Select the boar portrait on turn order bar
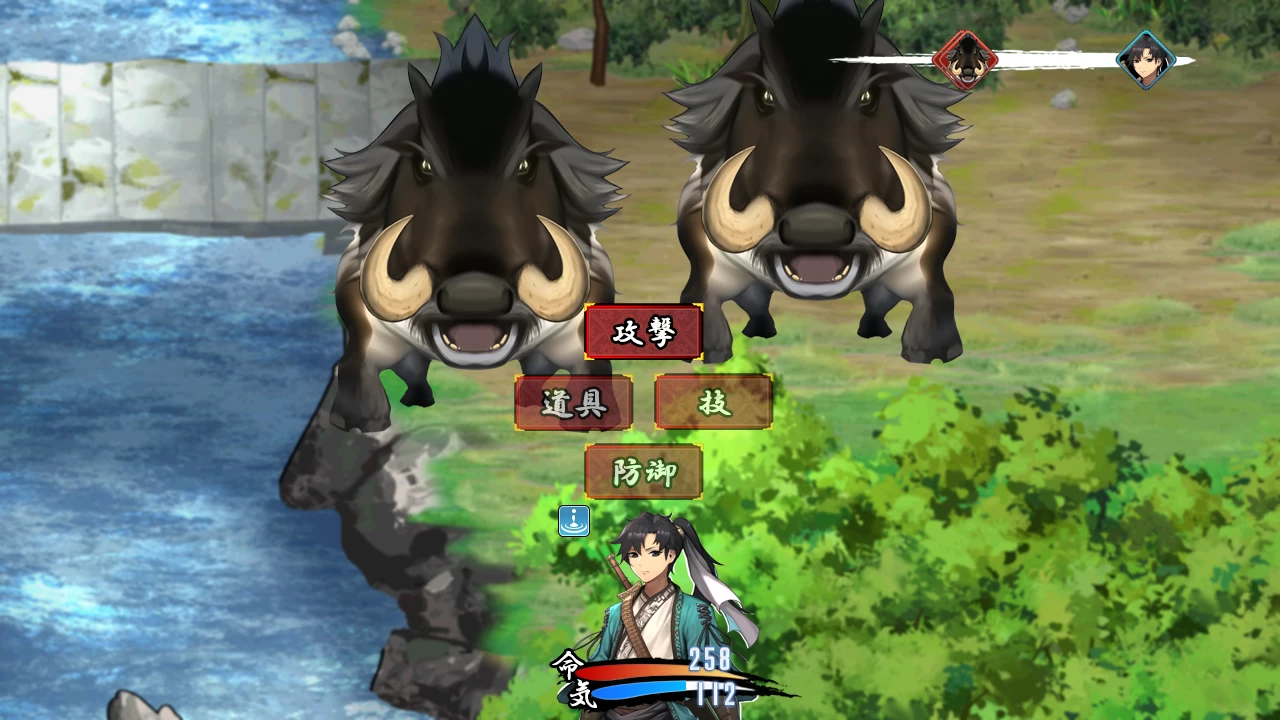Screen dimensions: 1280x720 pyautogui.click(x=965, y=60)
